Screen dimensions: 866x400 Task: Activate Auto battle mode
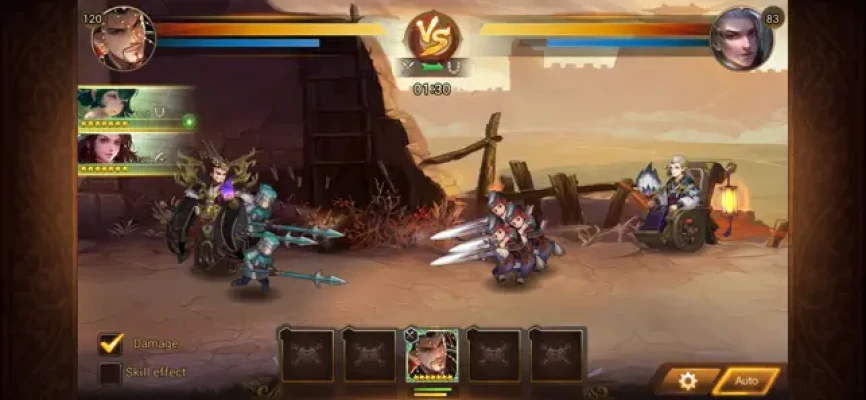(x=746, y=380)
